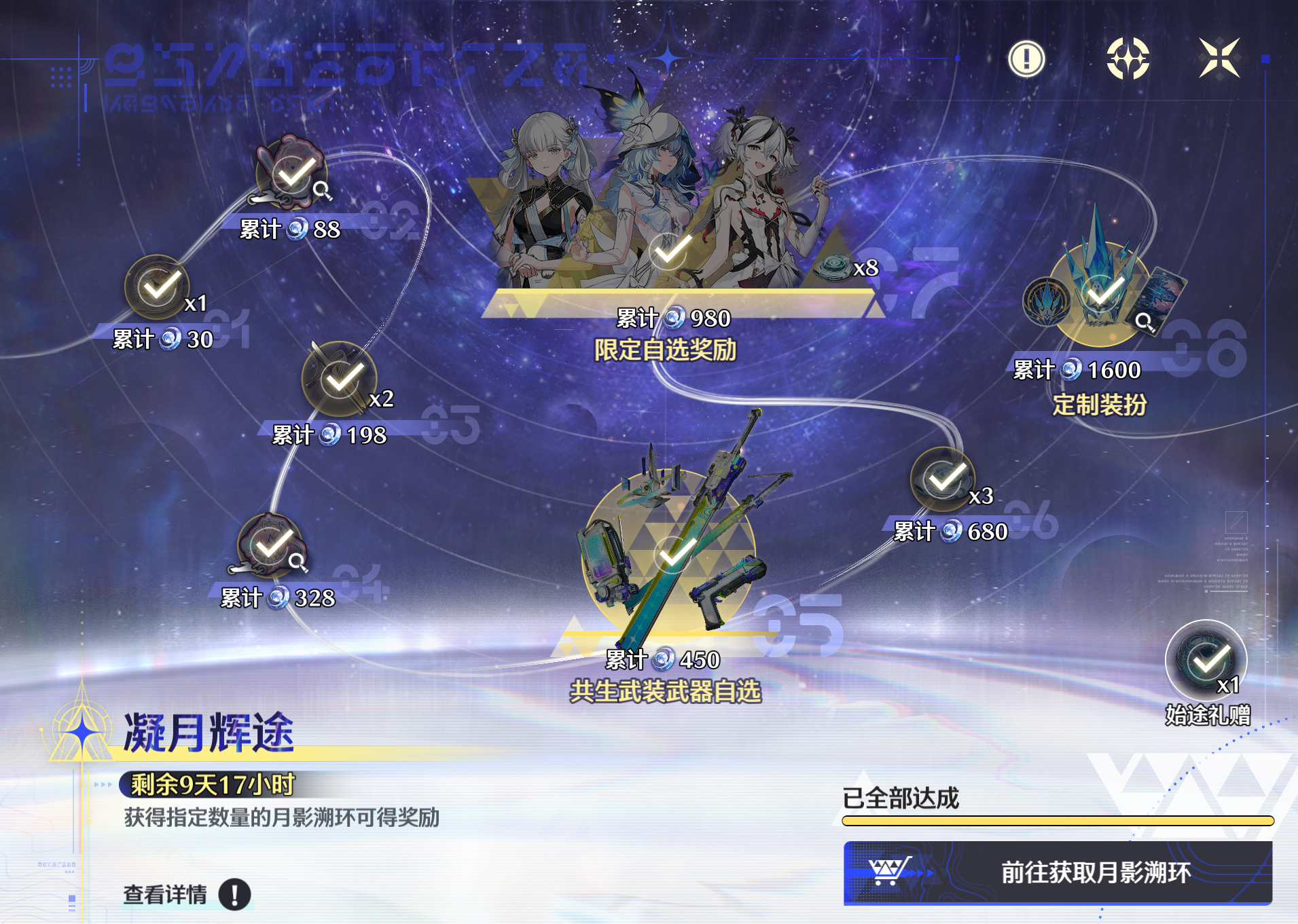Open the exclamation mark info icon at top
Viewport: 1298px width, 924px height.
[1026, 58]
